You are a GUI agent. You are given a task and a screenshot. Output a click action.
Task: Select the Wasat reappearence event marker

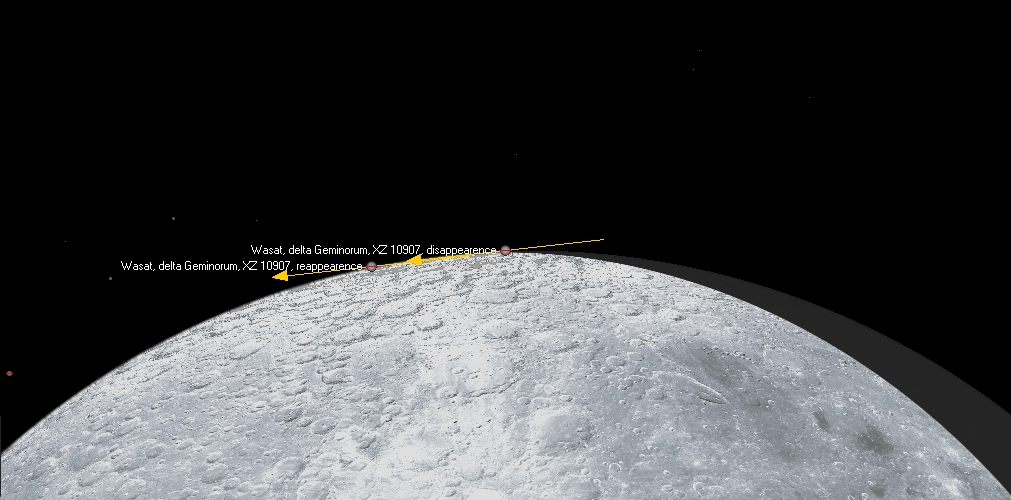(372, 267)
